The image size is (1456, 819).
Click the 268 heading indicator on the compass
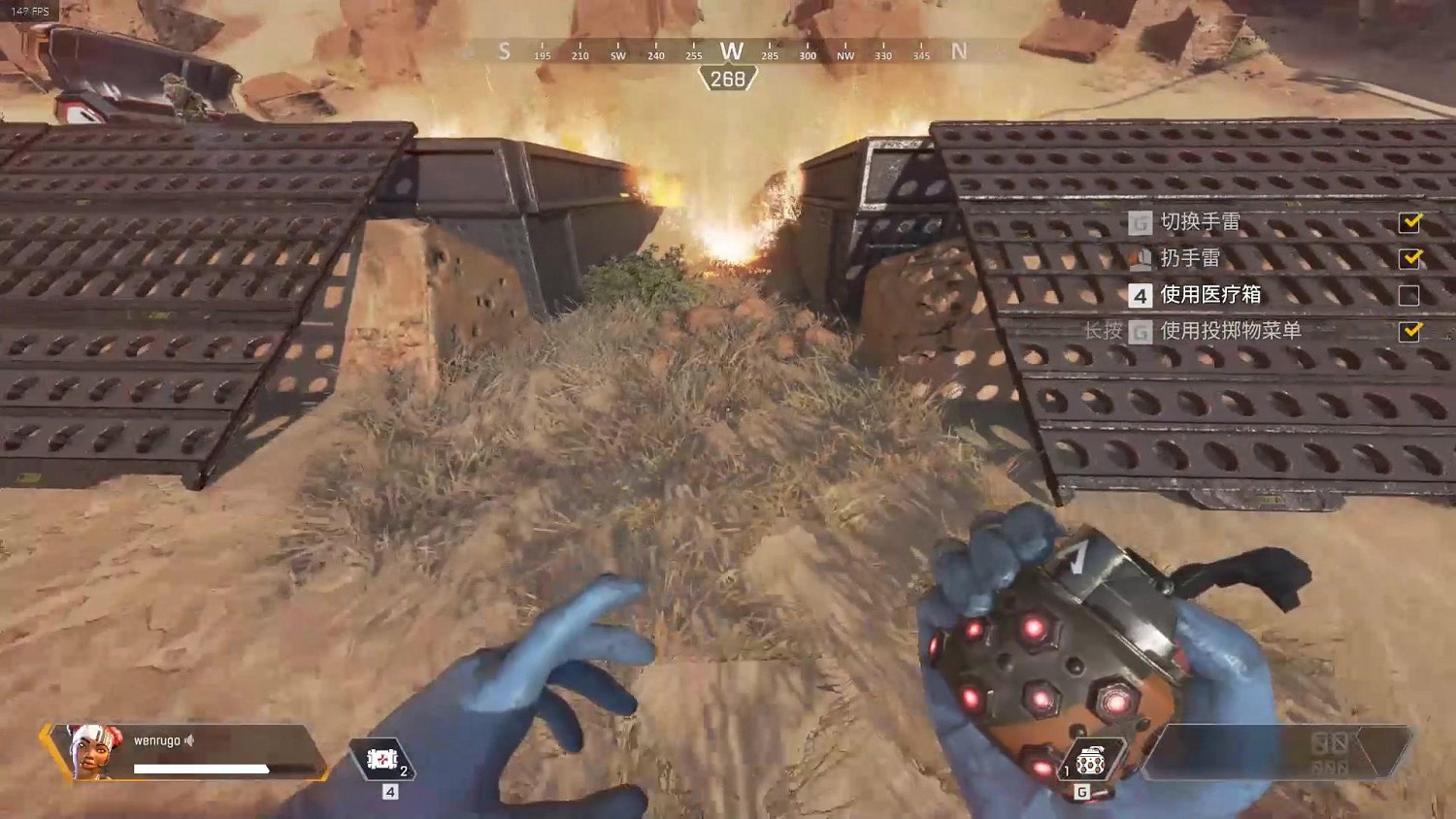tap(732, 78)
